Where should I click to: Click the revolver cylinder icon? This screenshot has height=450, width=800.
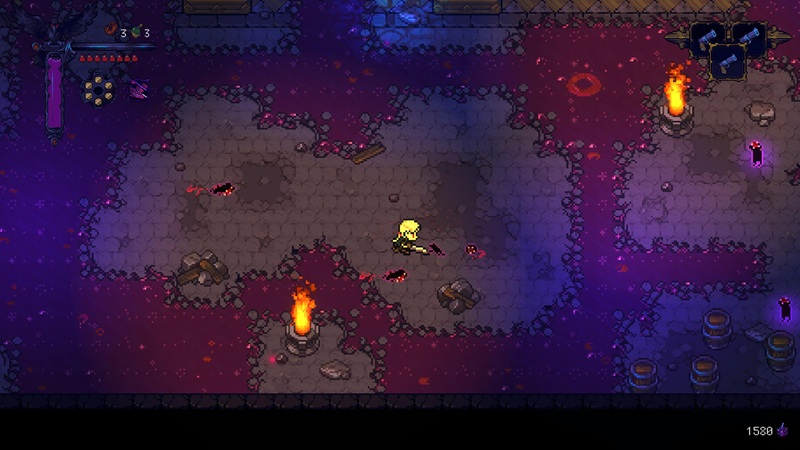[98, 90]
